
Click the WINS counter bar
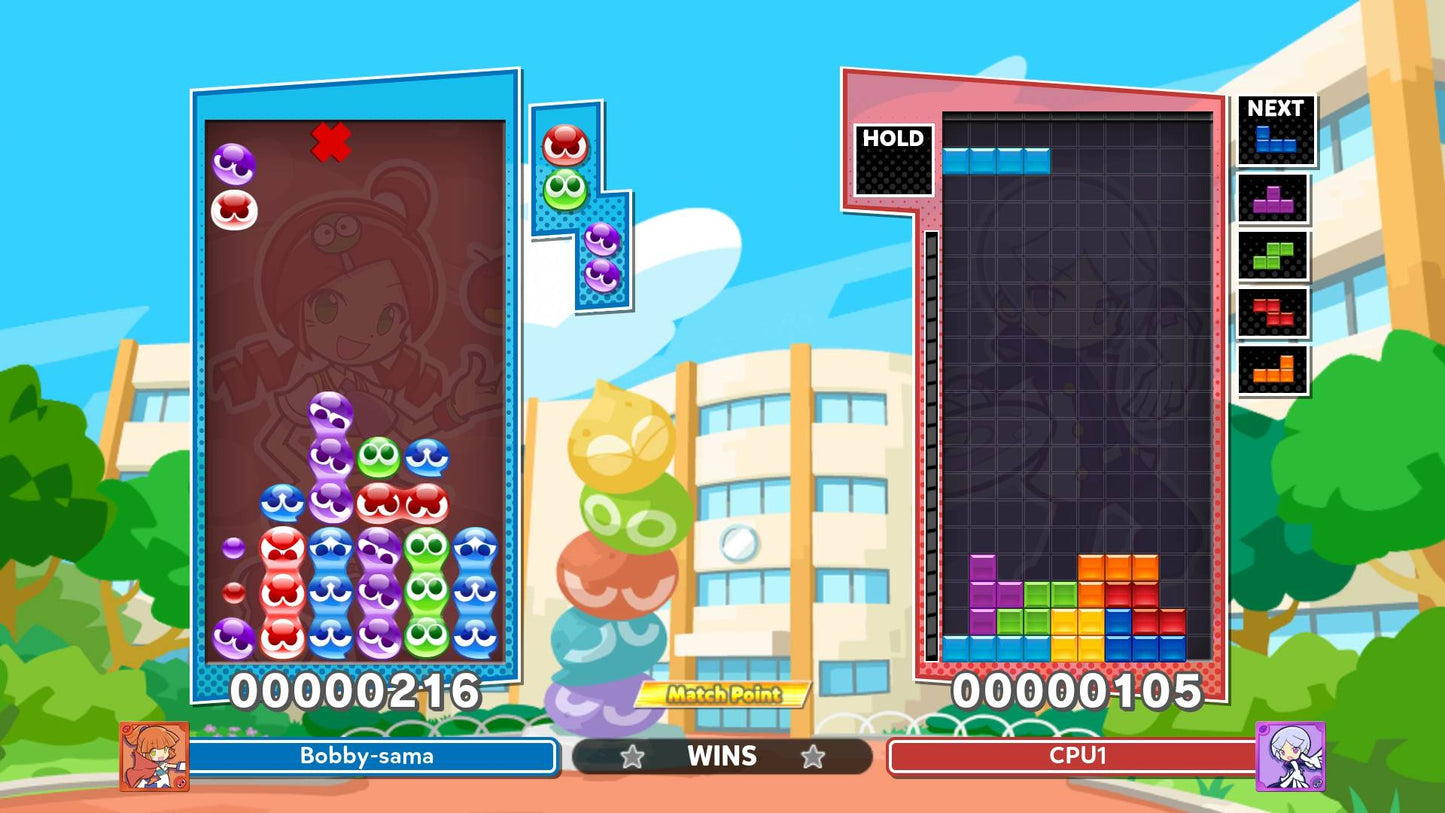click(x=722, y=757)
